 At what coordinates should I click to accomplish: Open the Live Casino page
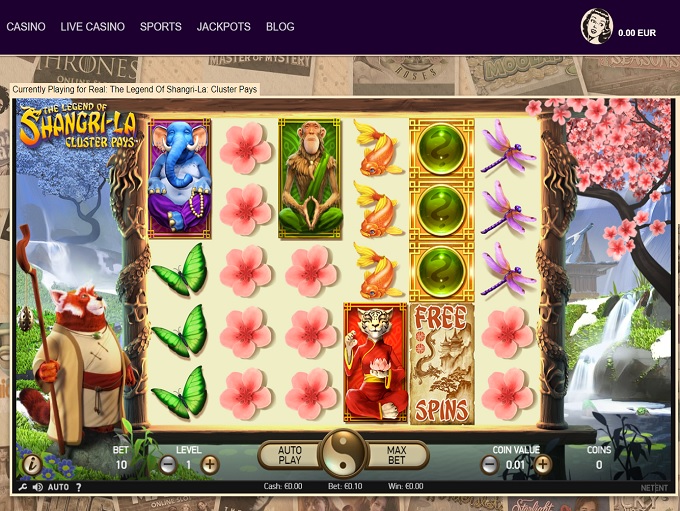tap(92, 27)
